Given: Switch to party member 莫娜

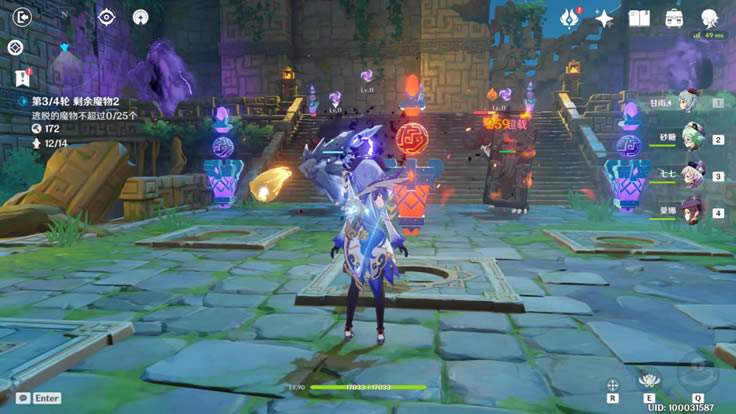Looking at the screenshot, I should 688,212.
